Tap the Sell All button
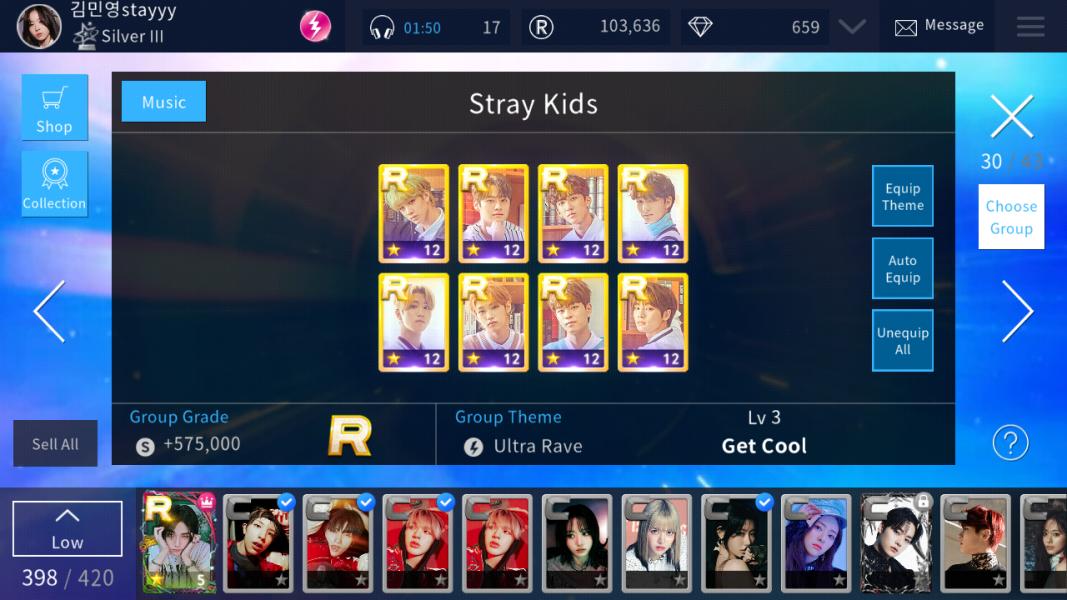The image size is (1067, 600). pos(55,444)
